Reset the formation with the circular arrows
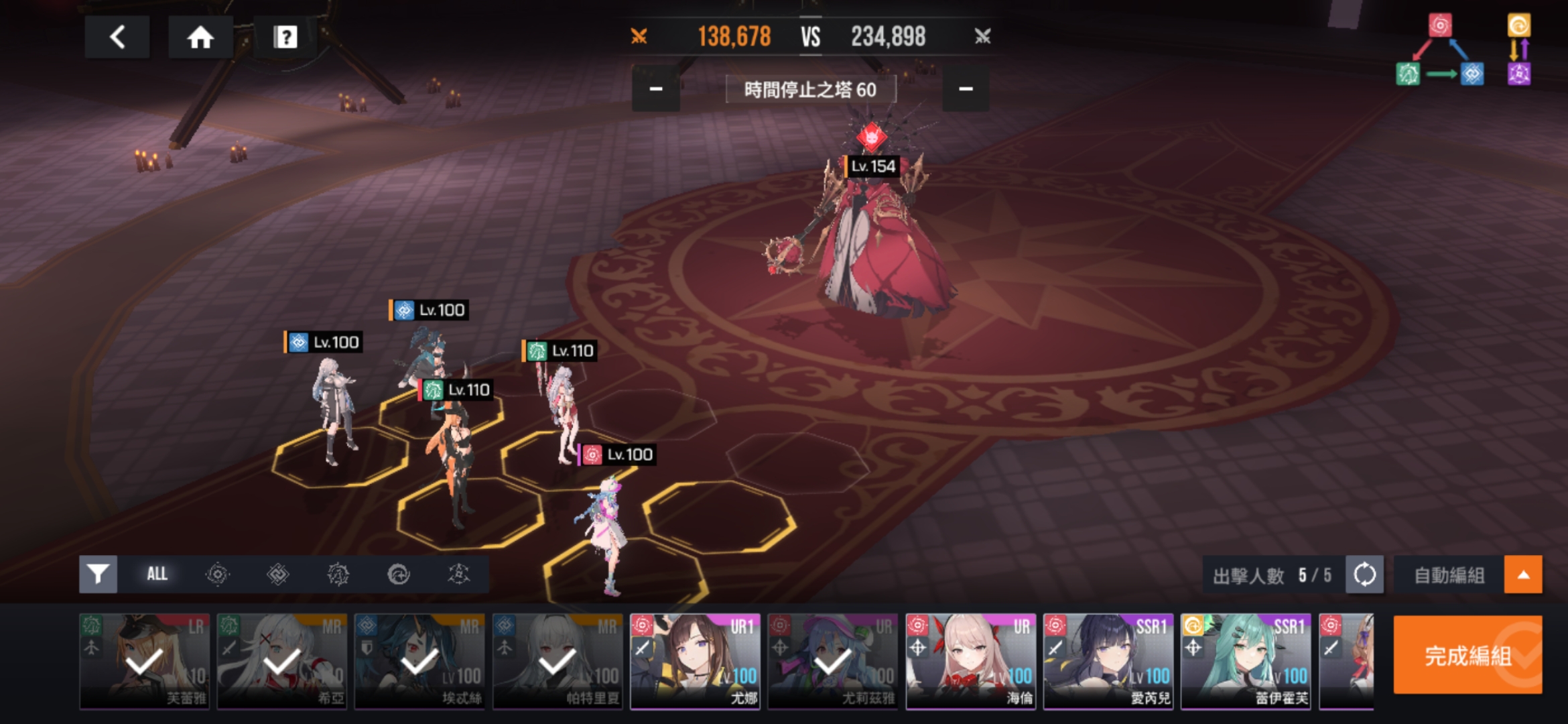This screenshot has height=724, width=1568. point(1364,575)
